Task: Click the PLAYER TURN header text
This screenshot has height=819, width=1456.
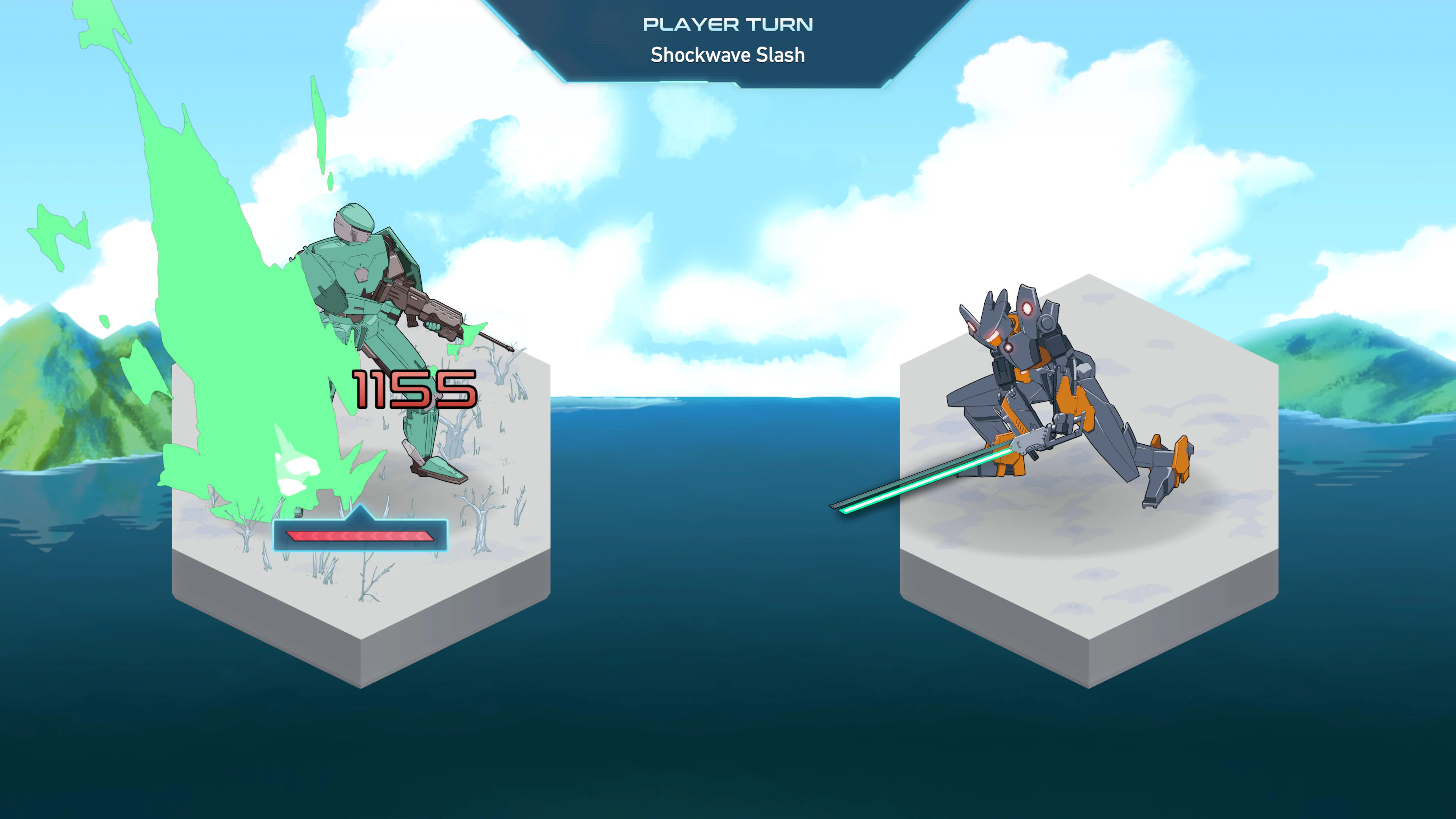Action: pyautogui.click(x=728, y=24)
